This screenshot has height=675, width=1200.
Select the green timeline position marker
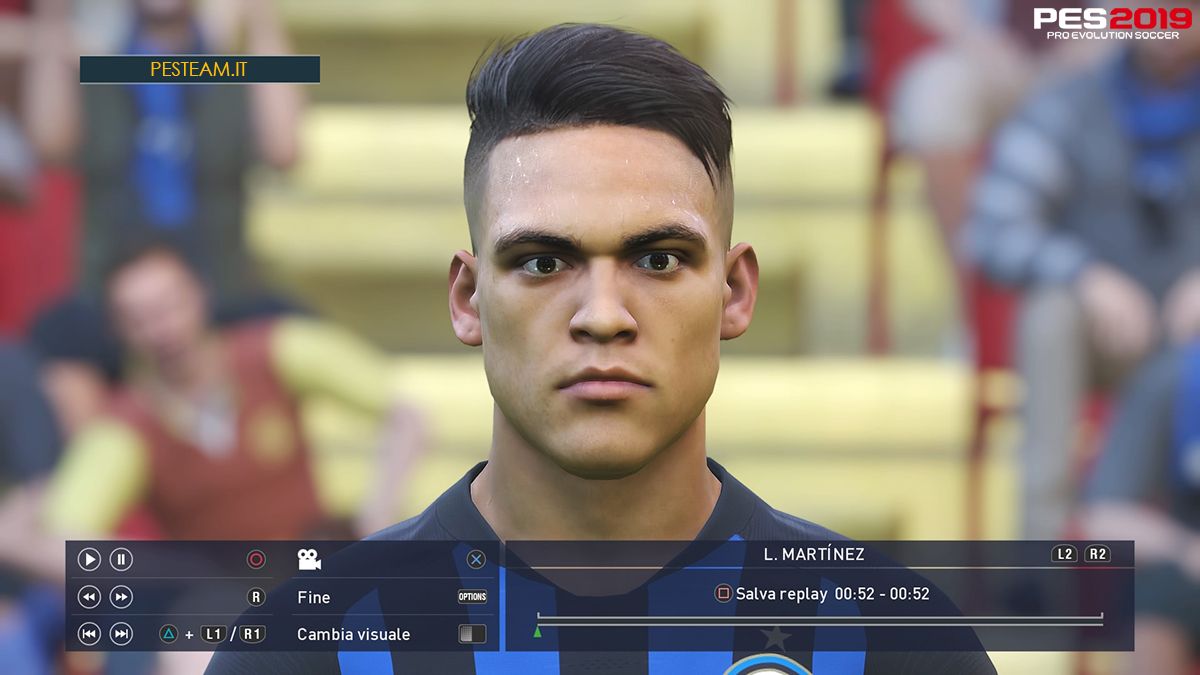(x=538, y=632)
